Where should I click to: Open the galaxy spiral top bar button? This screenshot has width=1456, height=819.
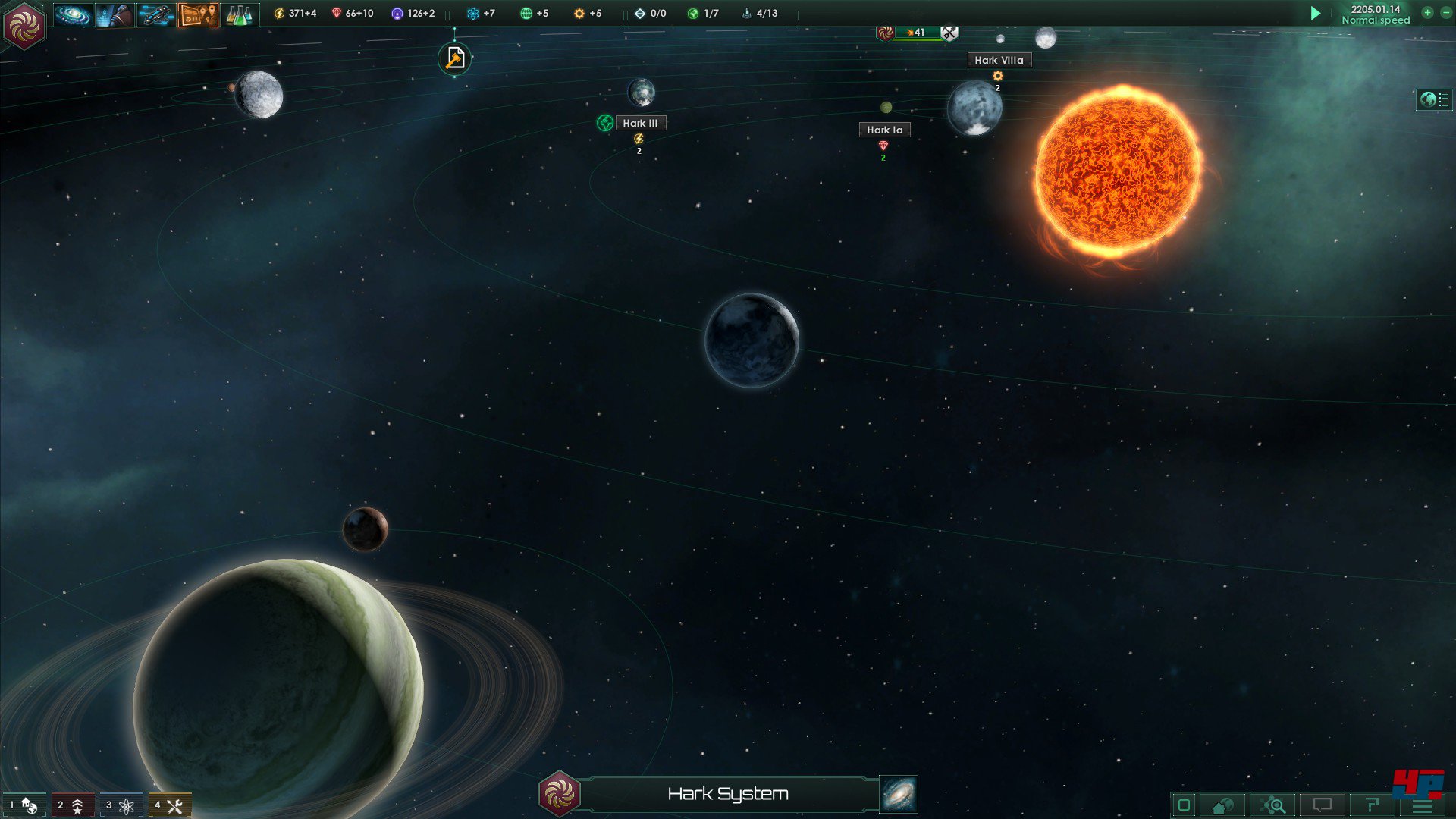73,14
